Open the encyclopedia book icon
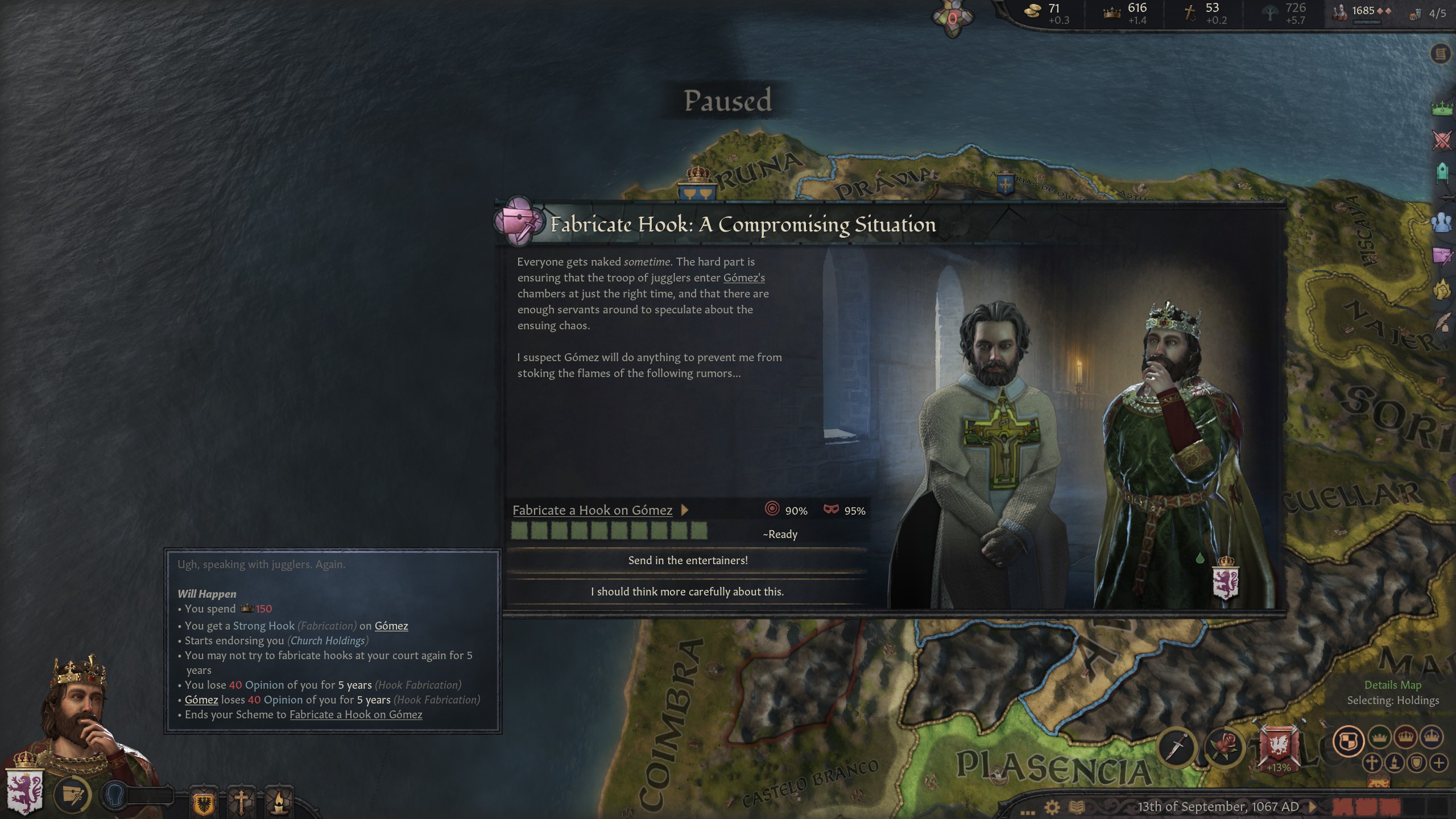Viewport: 1456px width, 819px height. coord(1077,807)
